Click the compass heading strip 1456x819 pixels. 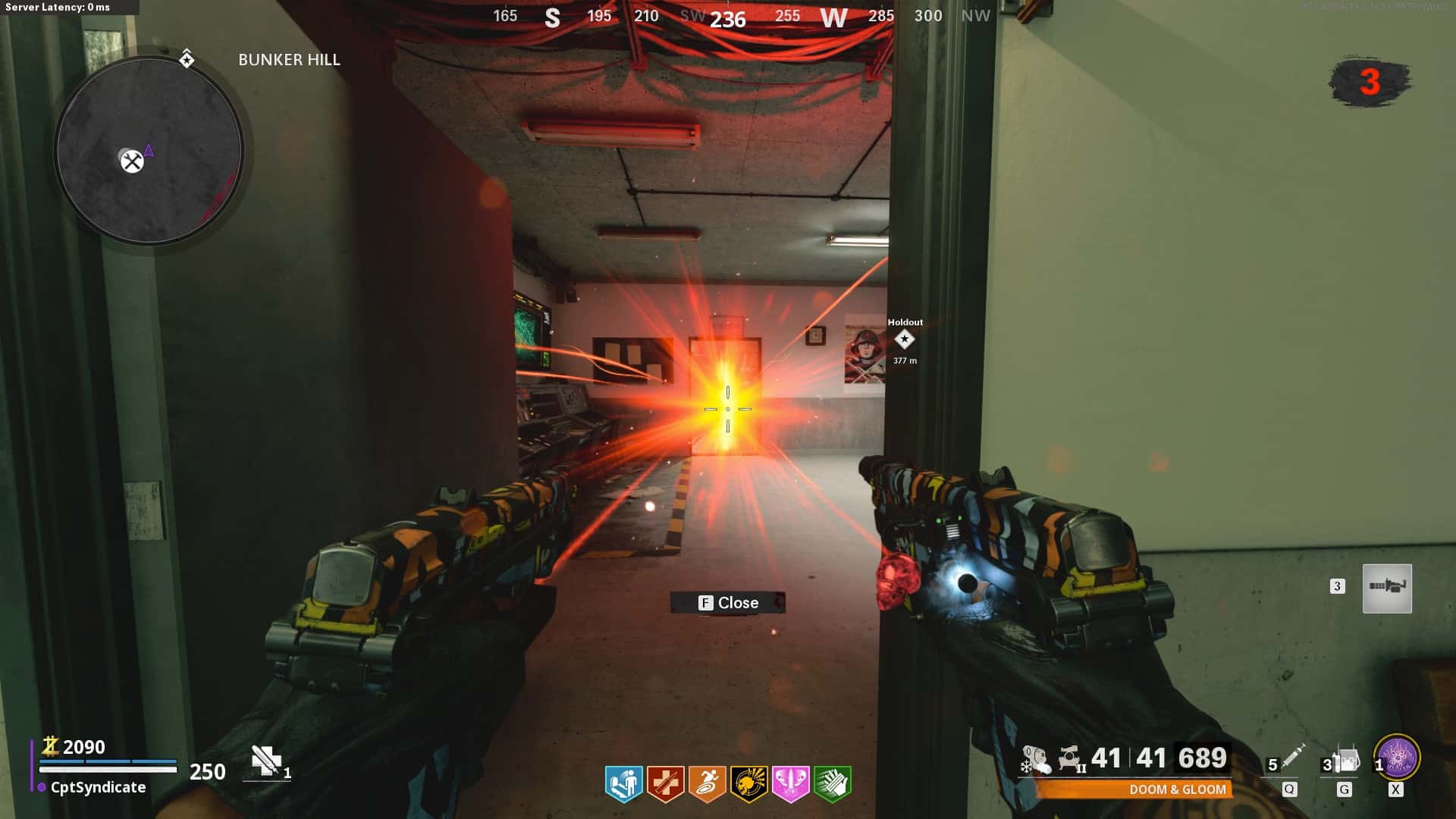pyautogui.click(x=726, y=17)
